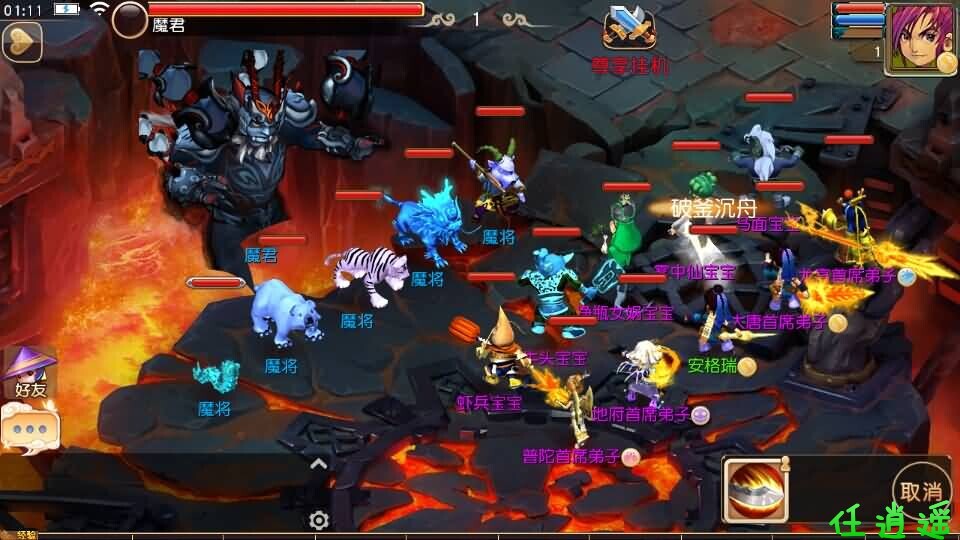Activate the flaming blade skill icon
The height and width of the screenshot is (540, 960).
[756, 490]
